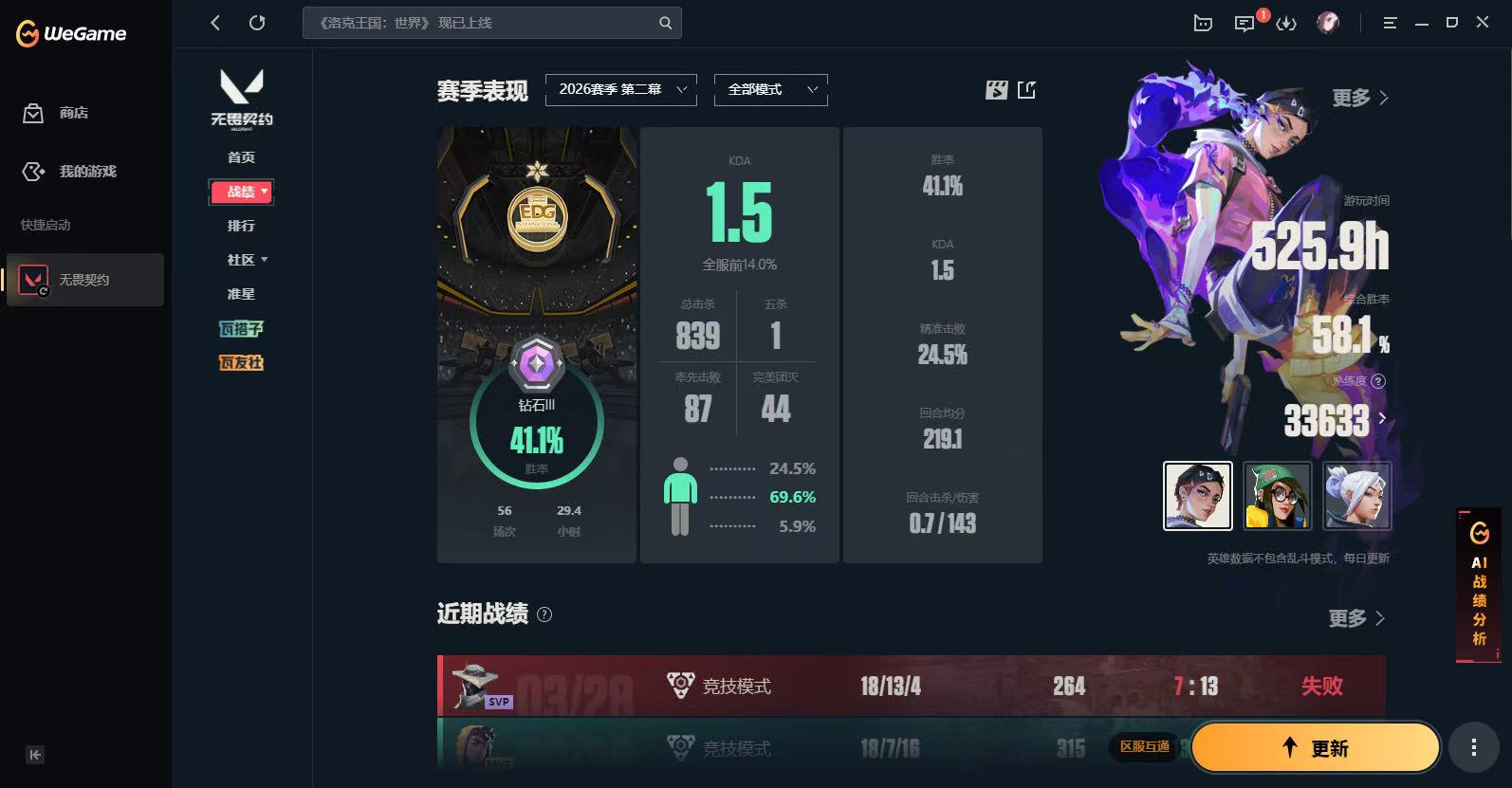
Task: Click the share stats icon beside replays
Action: coord(1026,90)
